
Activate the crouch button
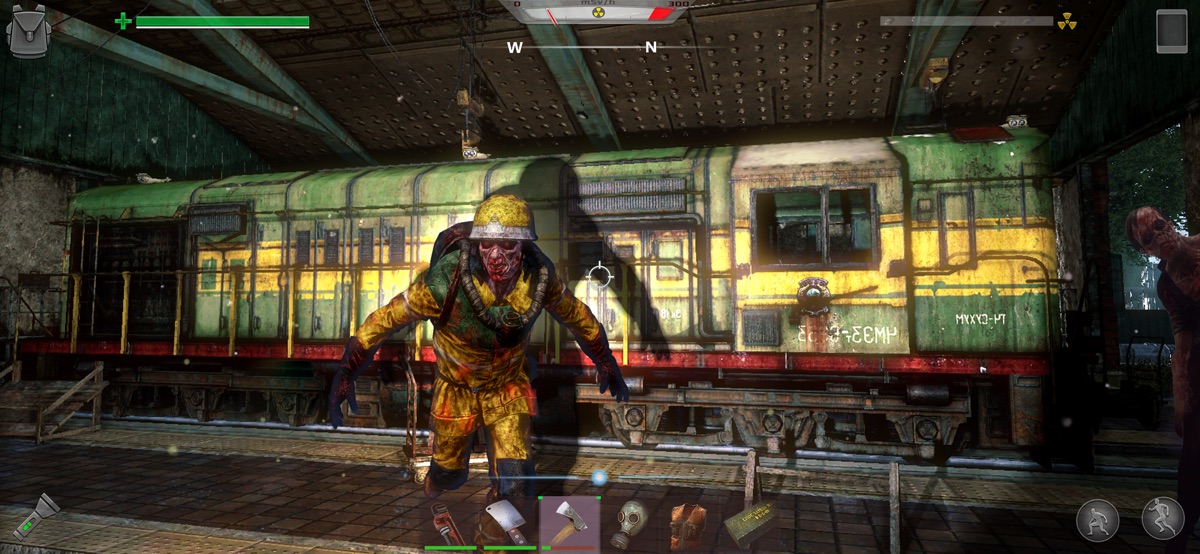tap(1097, 520)
